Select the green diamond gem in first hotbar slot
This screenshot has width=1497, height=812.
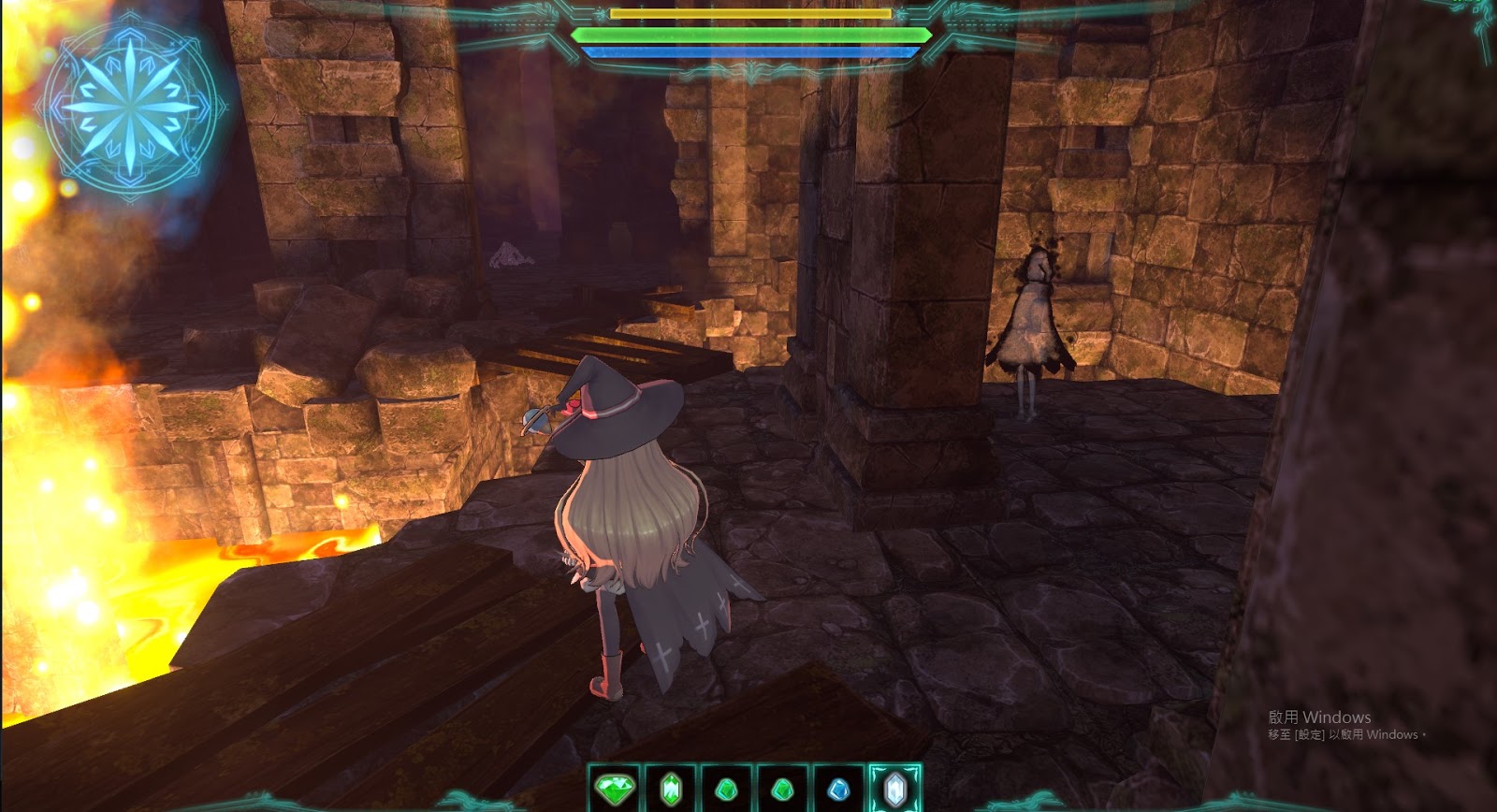614,789
